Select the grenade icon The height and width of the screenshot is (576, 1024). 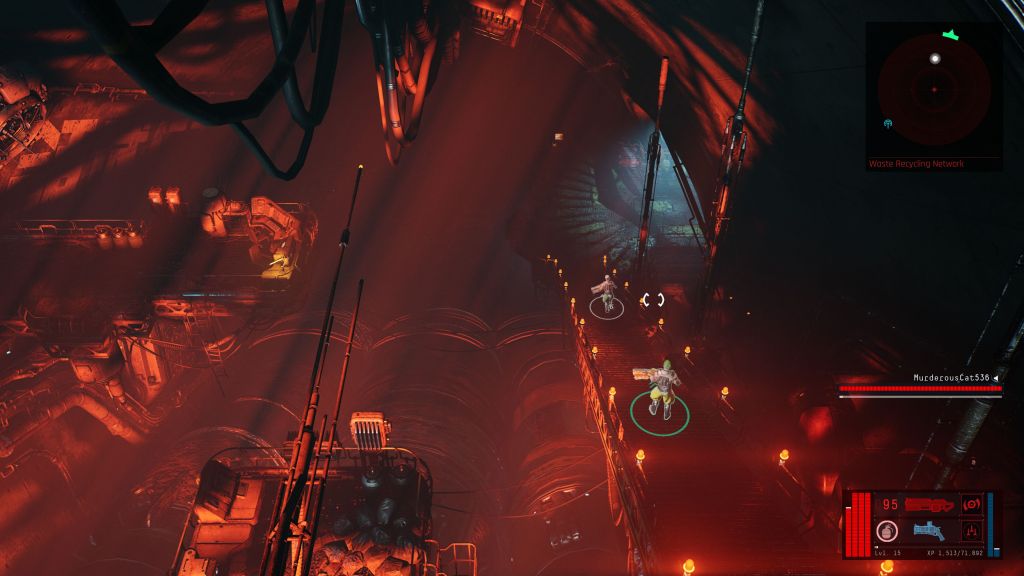pyautogui.click(x=886, y=531)
